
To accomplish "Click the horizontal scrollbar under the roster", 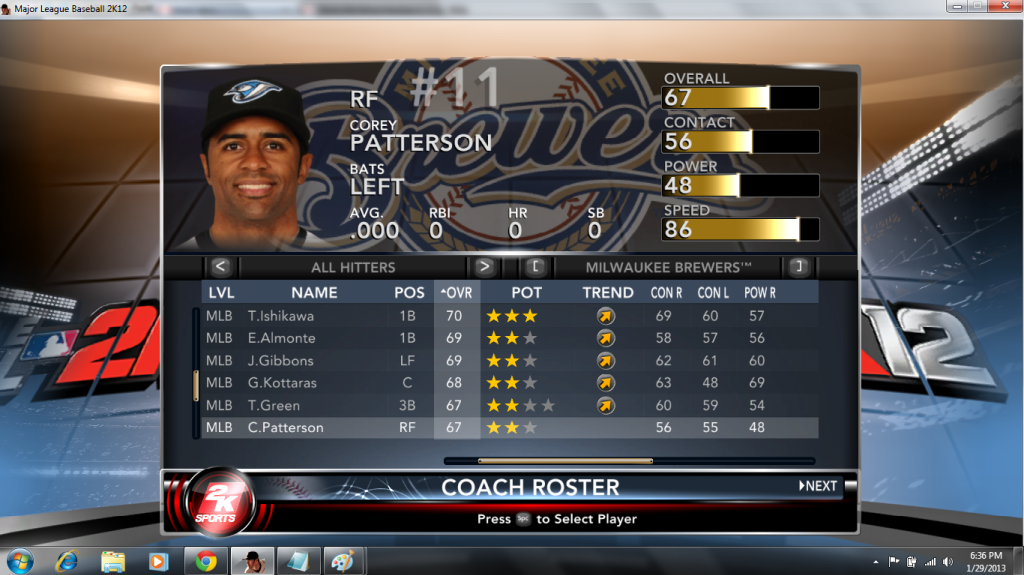I will tap(565, 461).
